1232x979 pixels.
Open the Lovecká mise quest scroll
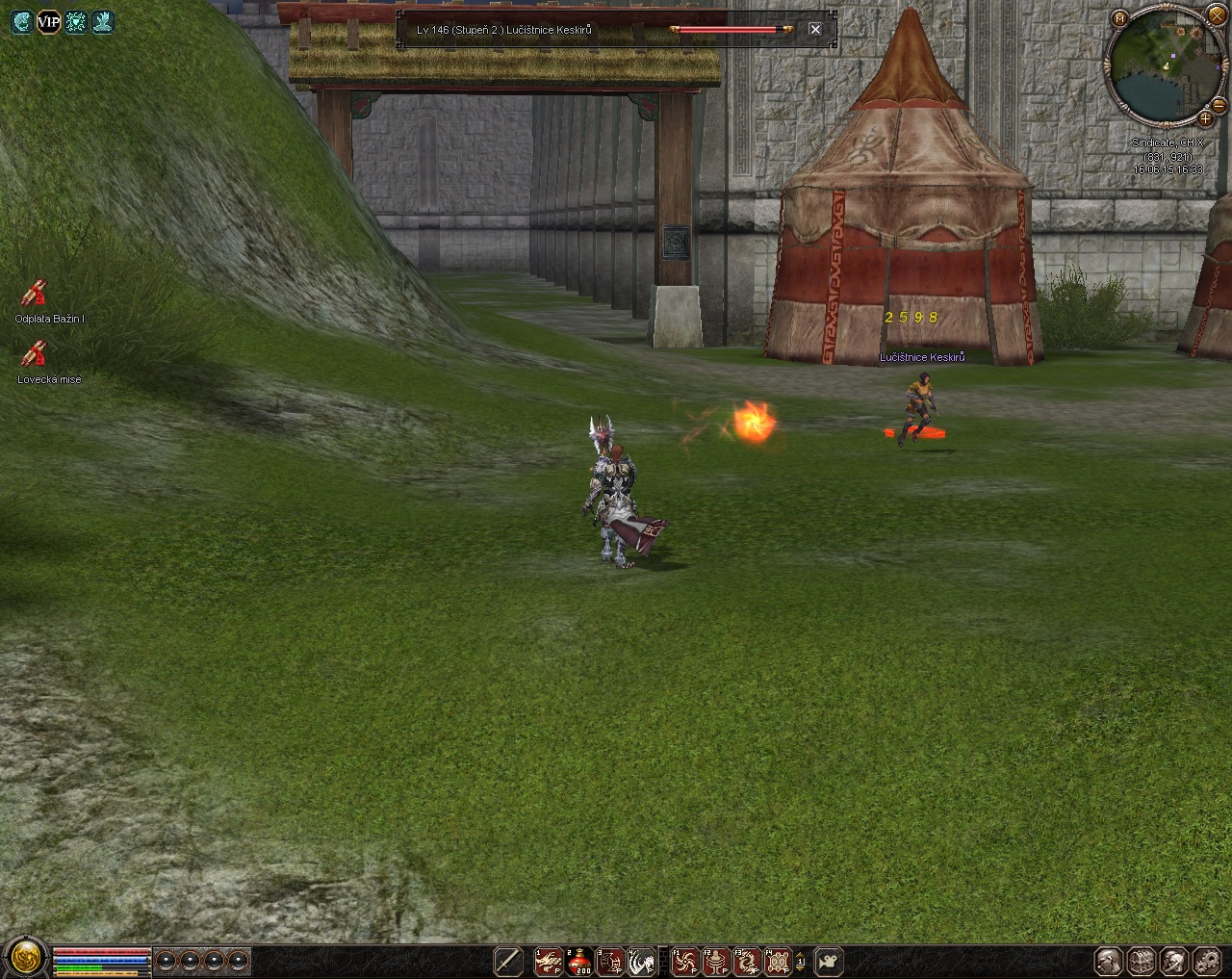click(35, 354)
